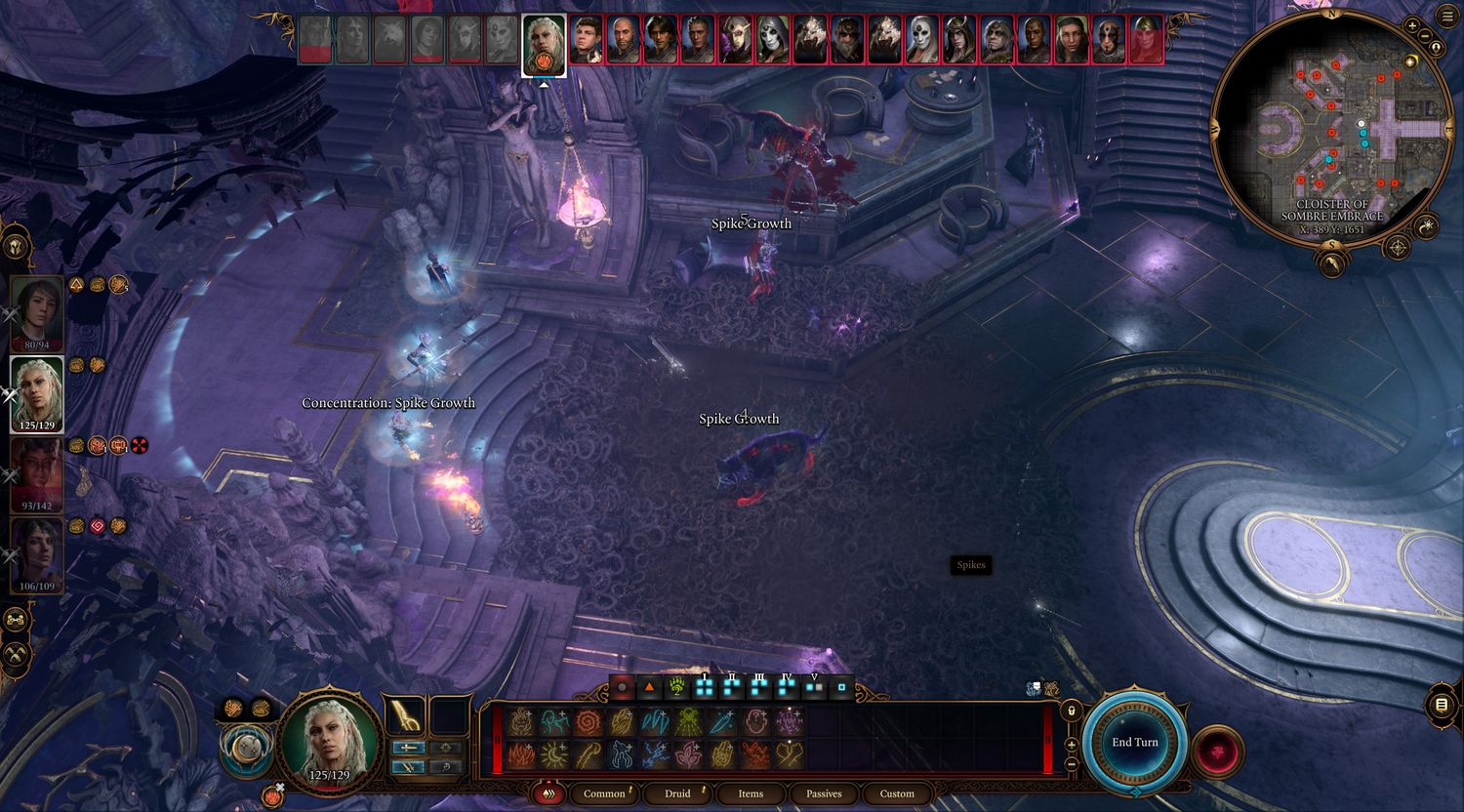This screenshot has height=812, width=1464.
Task: Select the party member with 93/142 health
Action: [37, 474]
